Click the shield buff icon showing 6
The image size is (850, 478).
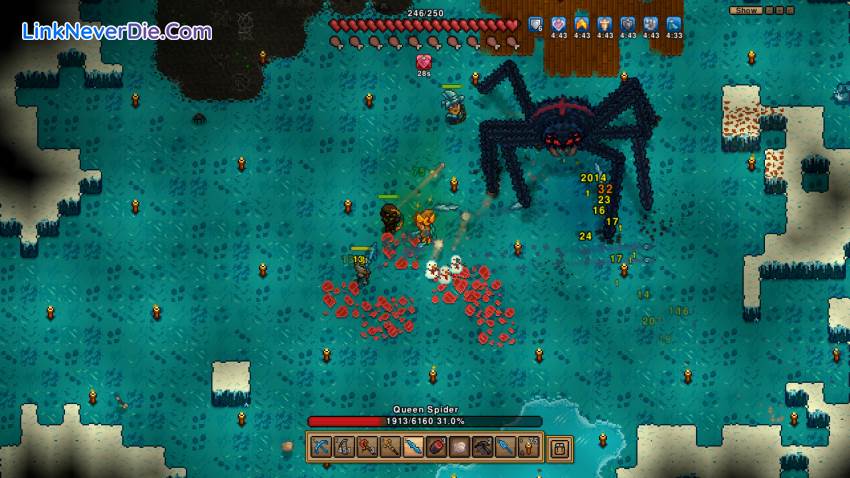536,24
